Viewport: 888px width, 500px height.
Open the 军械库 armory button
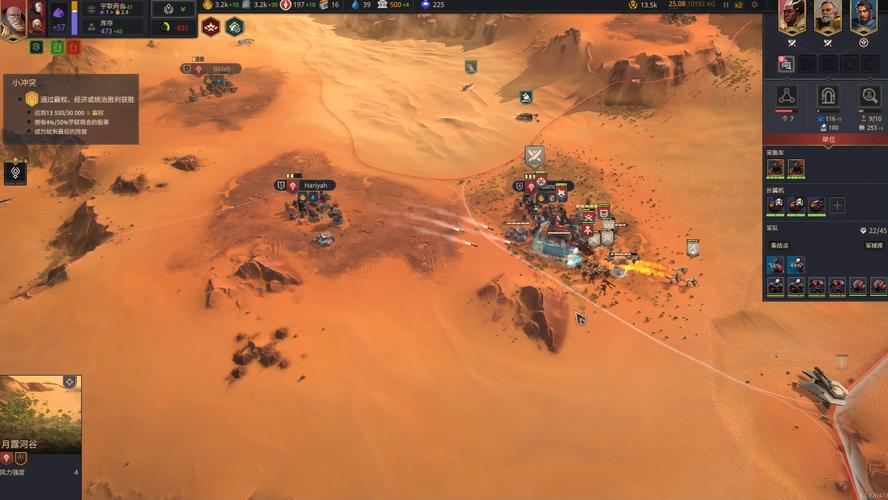tap(873, 245)
